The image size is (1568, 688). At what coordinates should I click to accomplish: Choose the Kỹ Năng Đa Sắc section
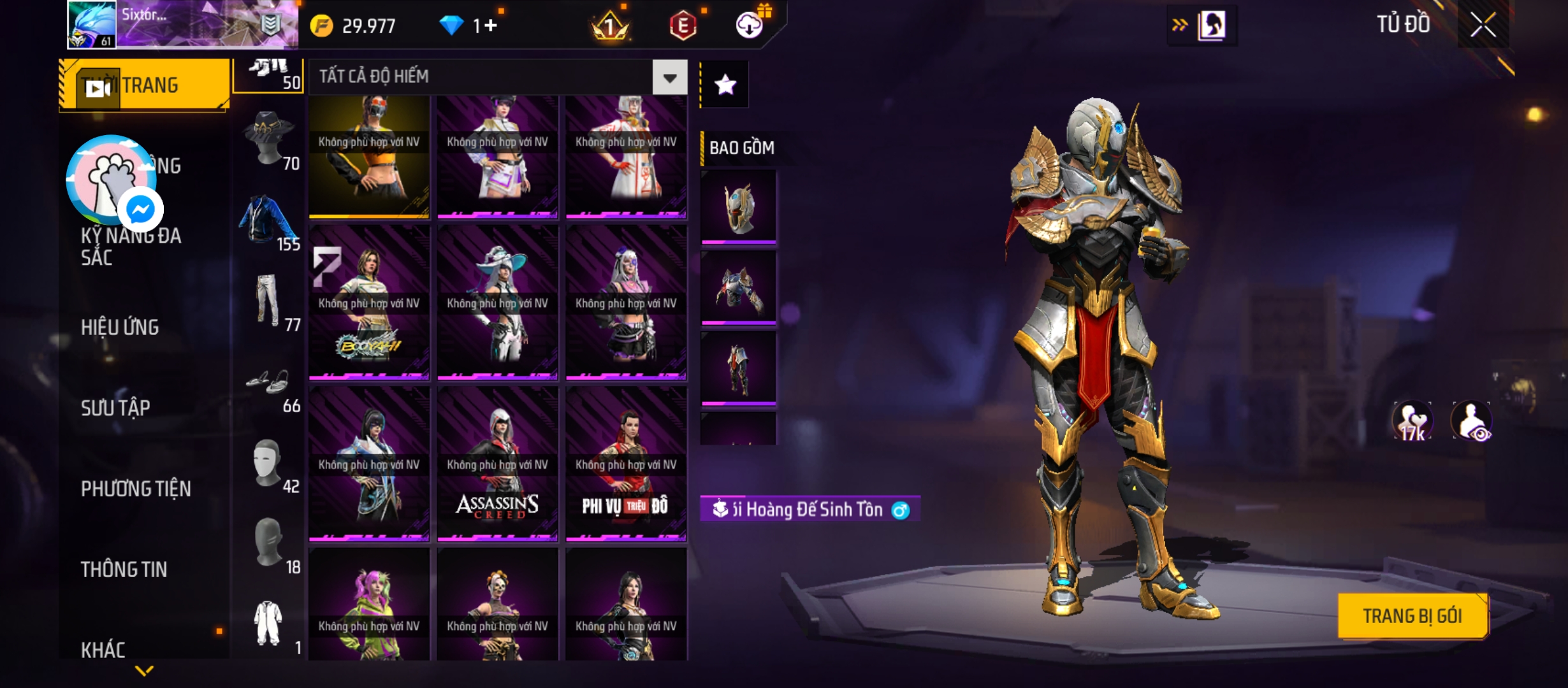click(x=131, y=247)
